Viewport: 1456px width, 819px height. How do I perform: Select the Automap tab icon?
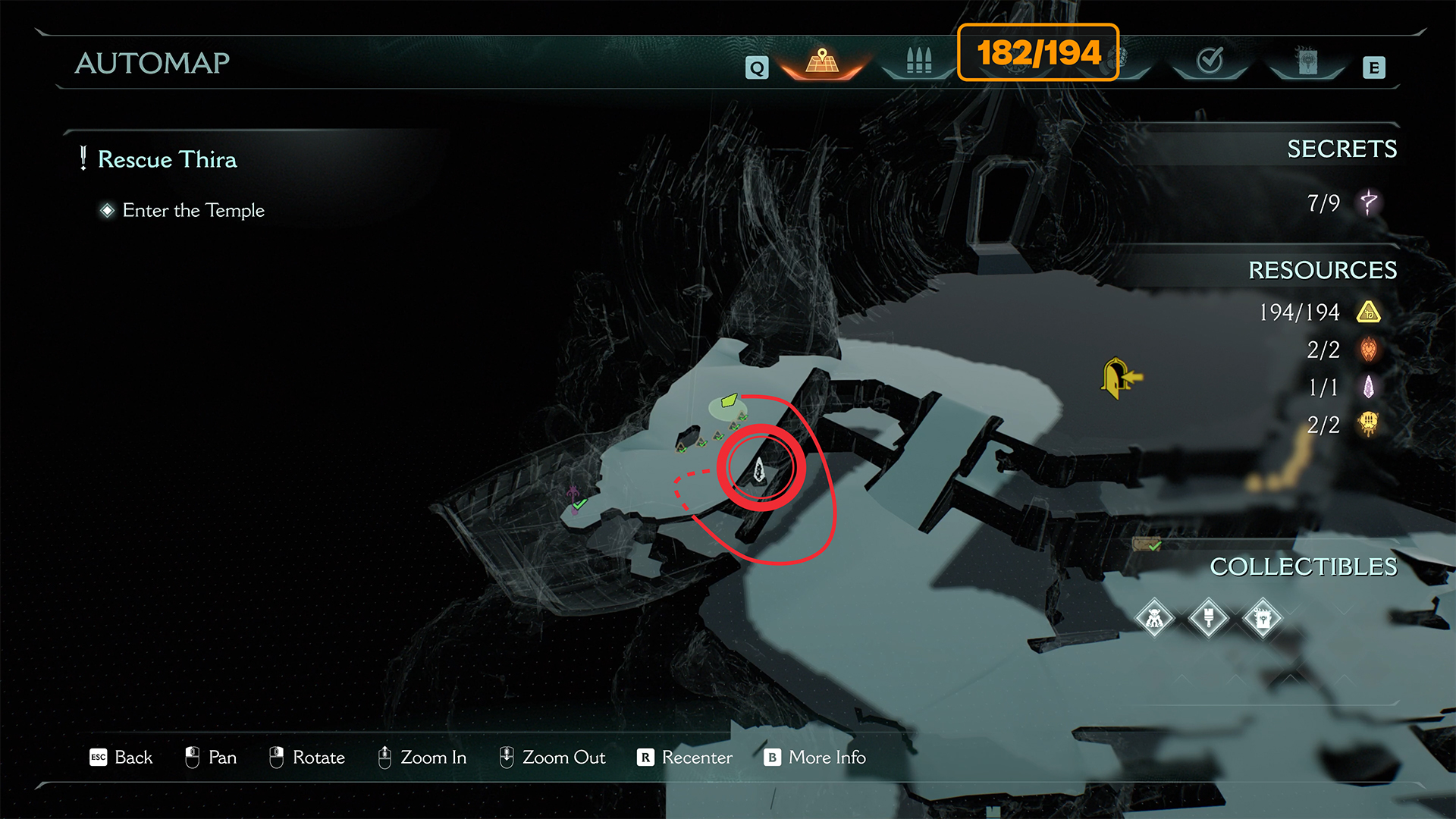point(823,61)
